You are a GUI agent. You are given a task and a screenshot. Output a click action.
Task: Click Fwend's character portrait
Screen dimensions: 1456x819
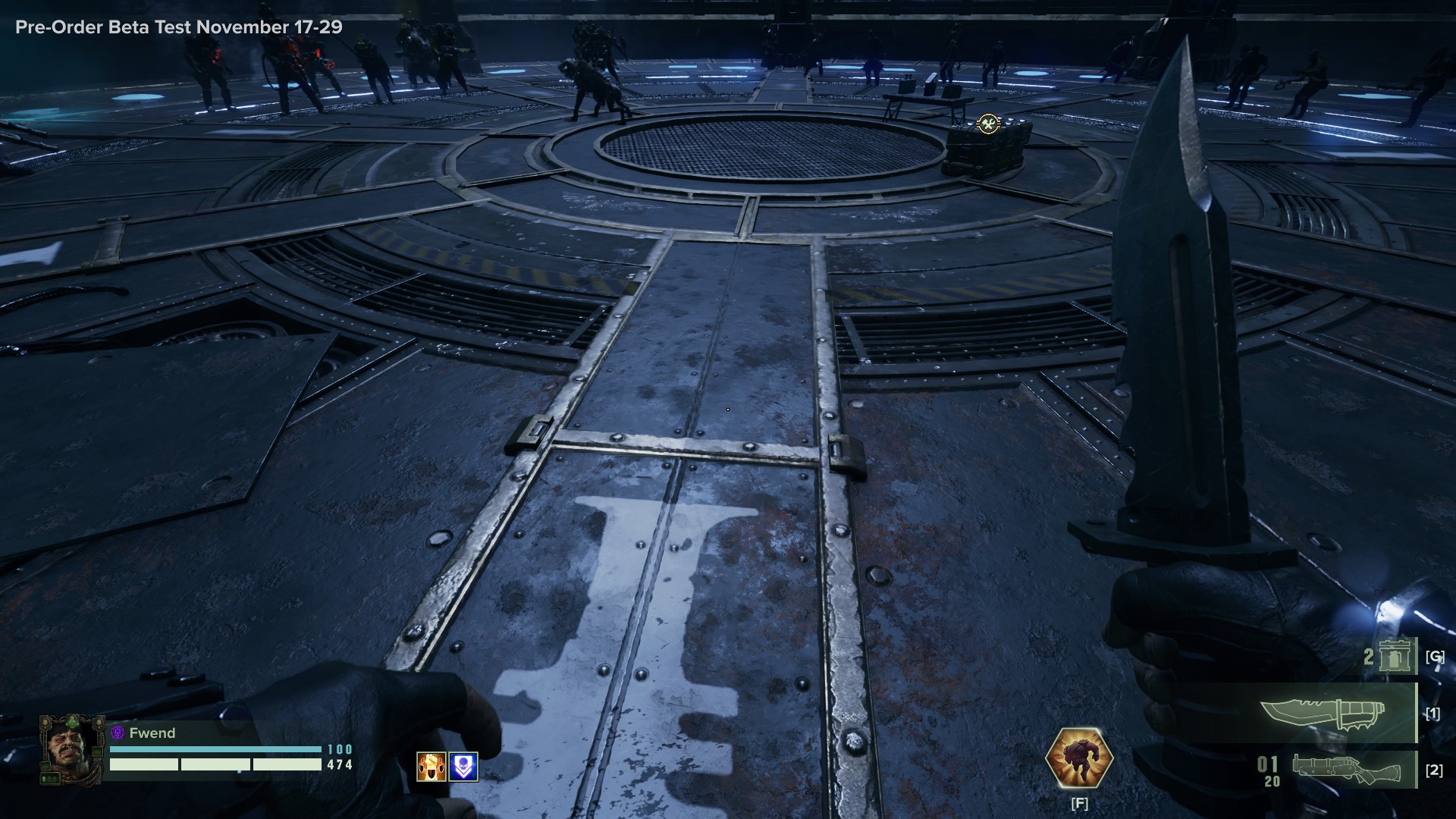pyautogui.click(x=71, y=750)
